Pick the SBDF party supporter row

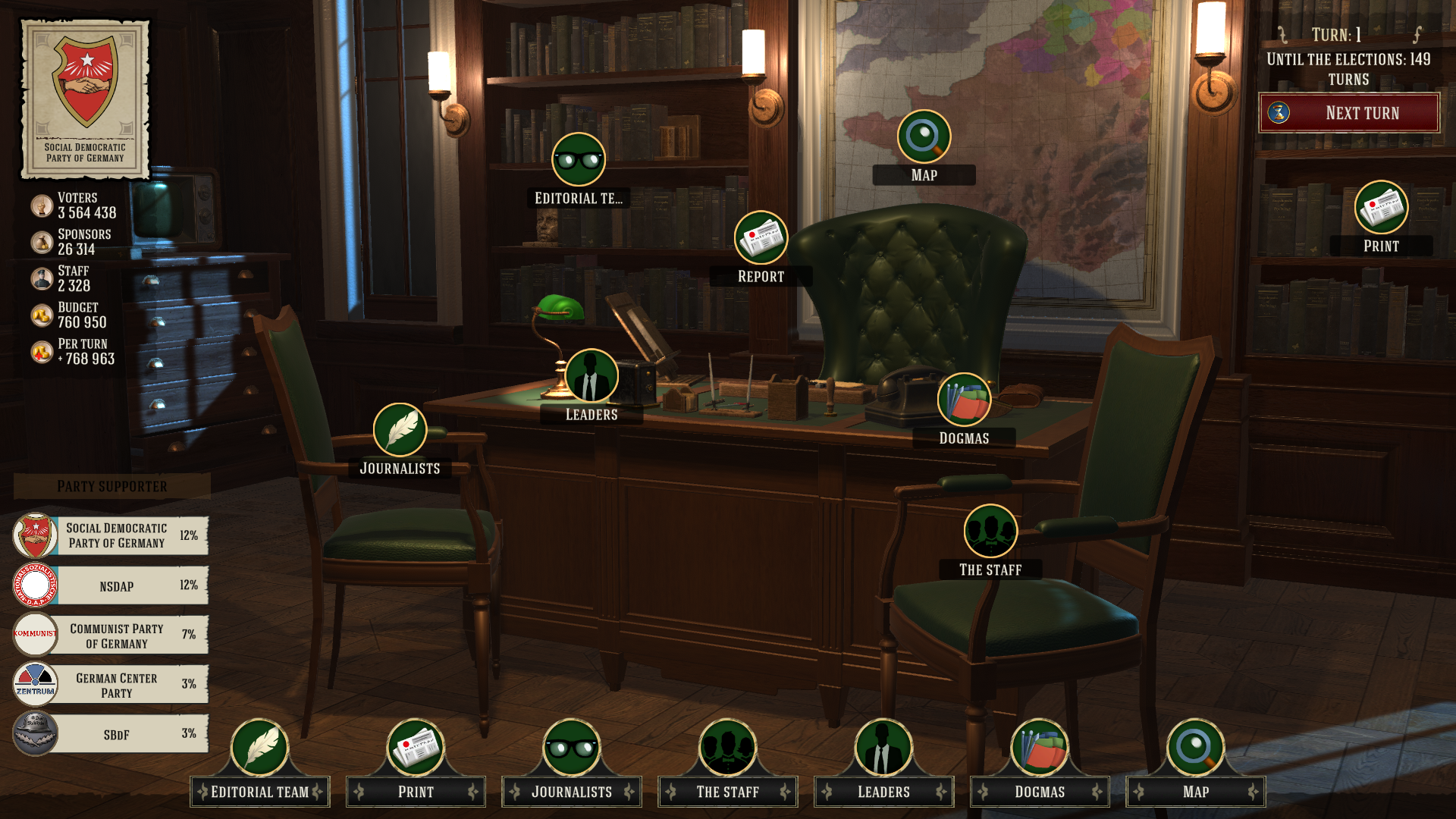[111, 734]
